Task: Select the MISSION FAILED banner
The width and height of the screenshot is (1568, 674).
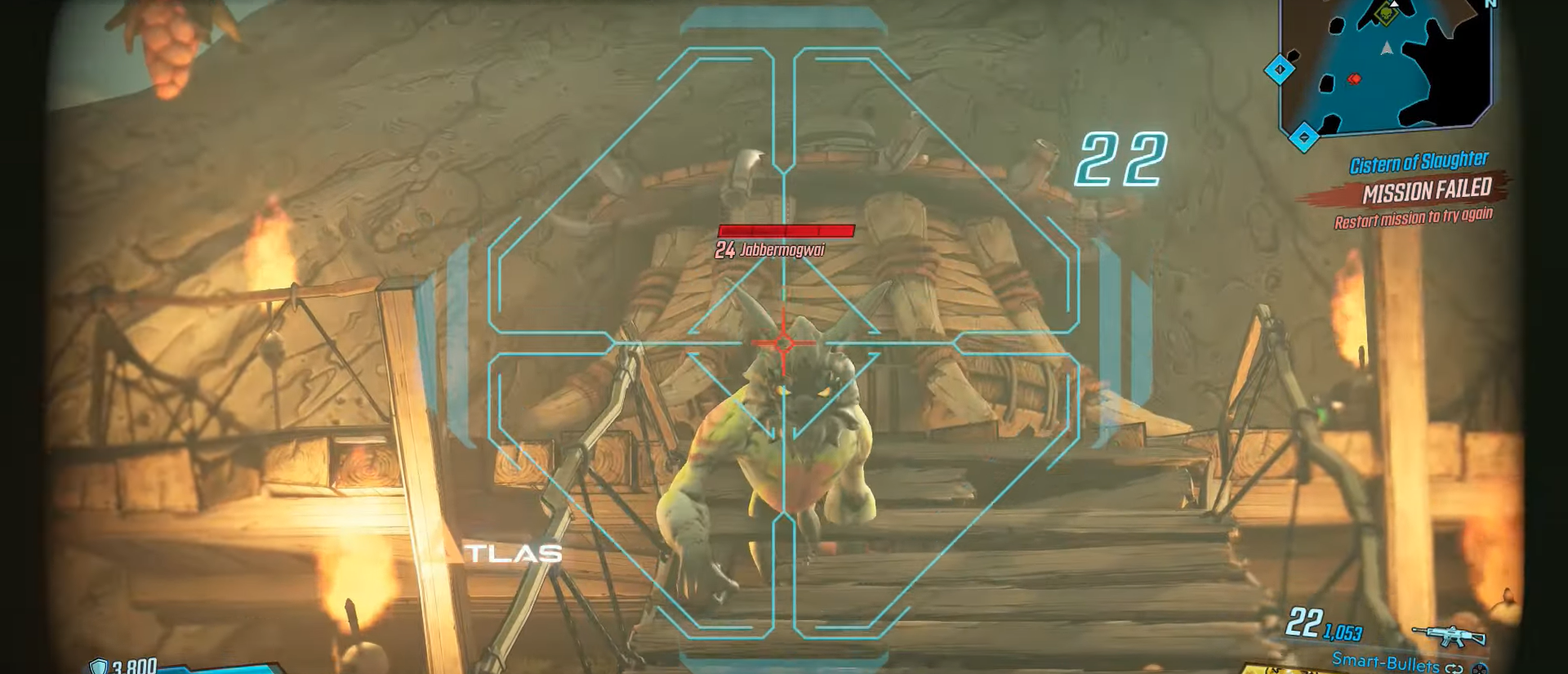Action: 1427,190
